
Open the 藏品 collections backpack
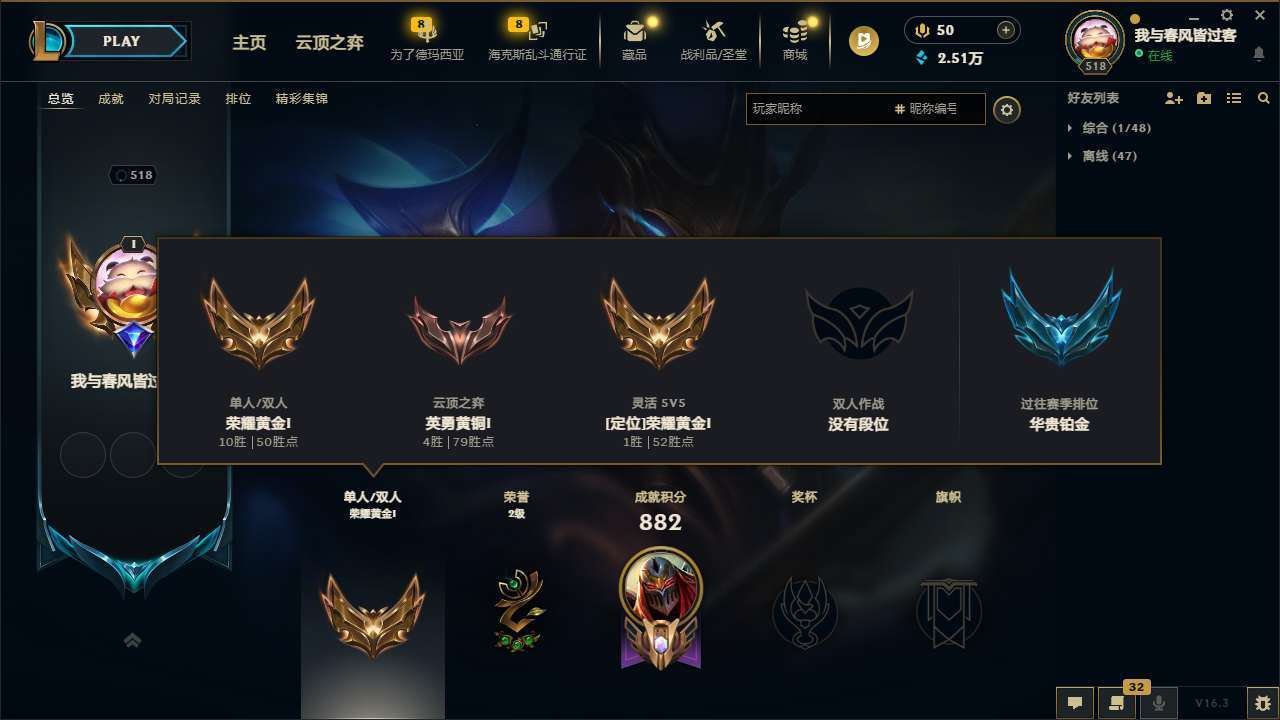click(x=634, y=40)
